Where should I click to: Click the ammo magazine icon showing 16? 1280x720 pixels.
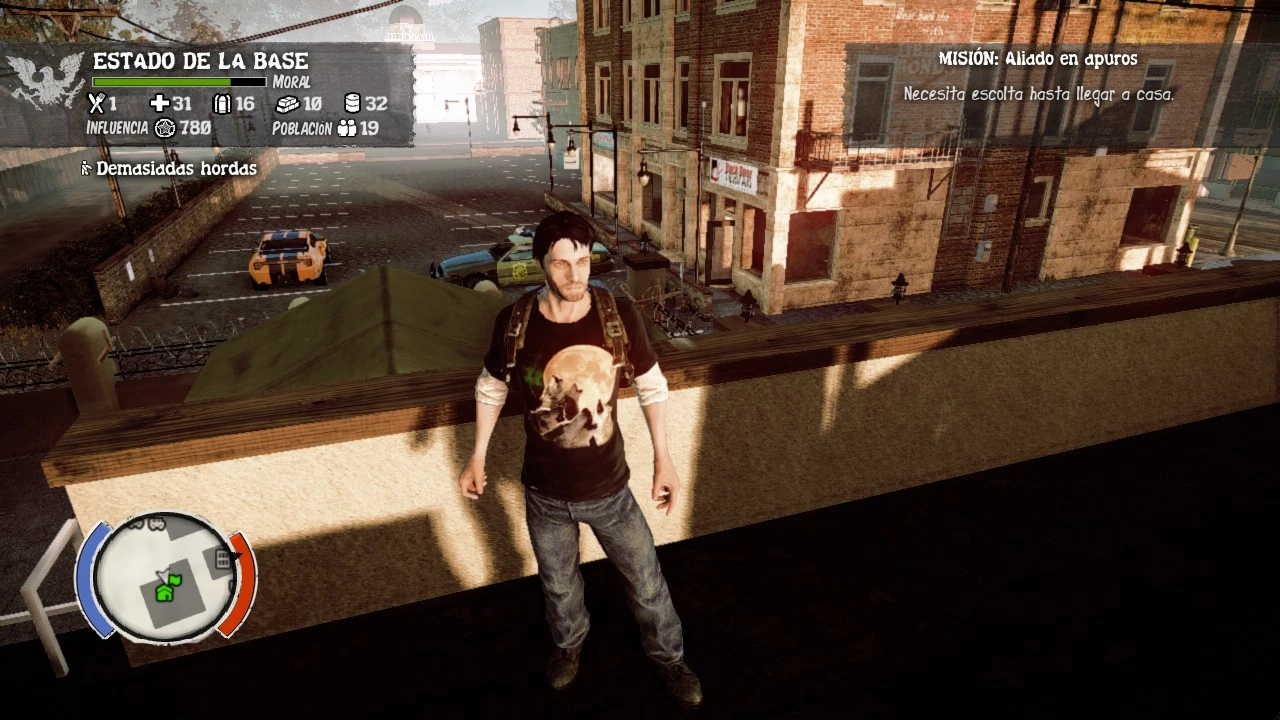tap(222, 104)
